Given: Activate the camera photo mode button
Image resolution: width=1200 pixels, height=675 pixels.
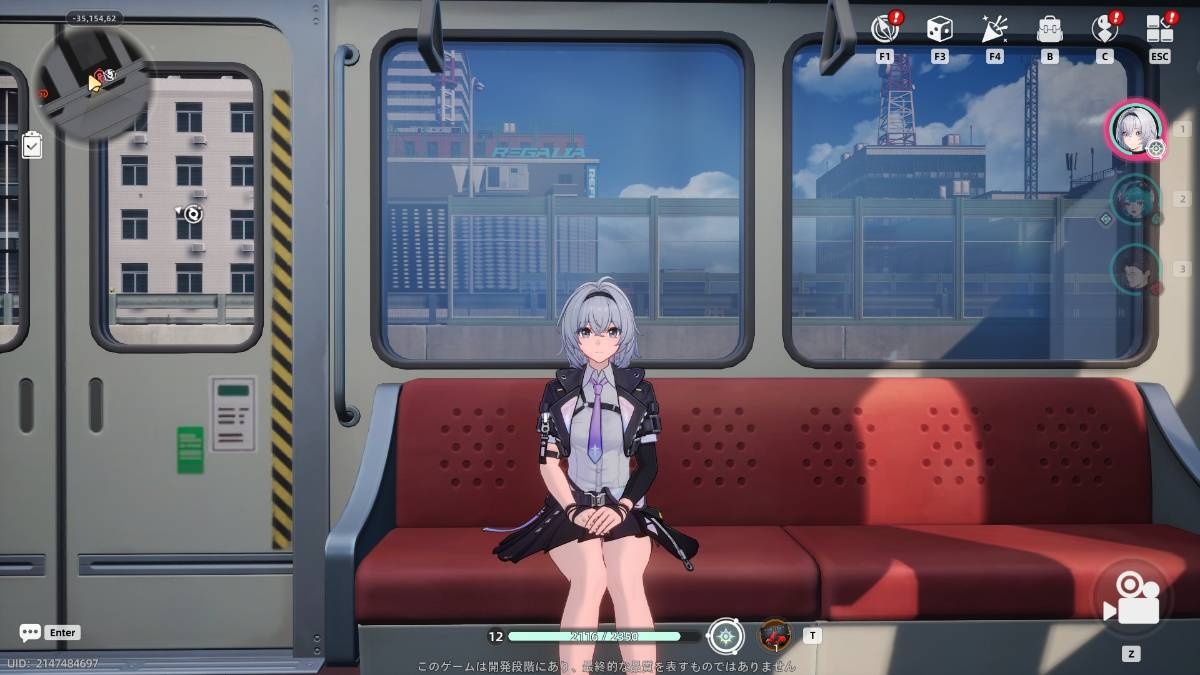Looking at the screenshot, I should tap(1131, 598).
